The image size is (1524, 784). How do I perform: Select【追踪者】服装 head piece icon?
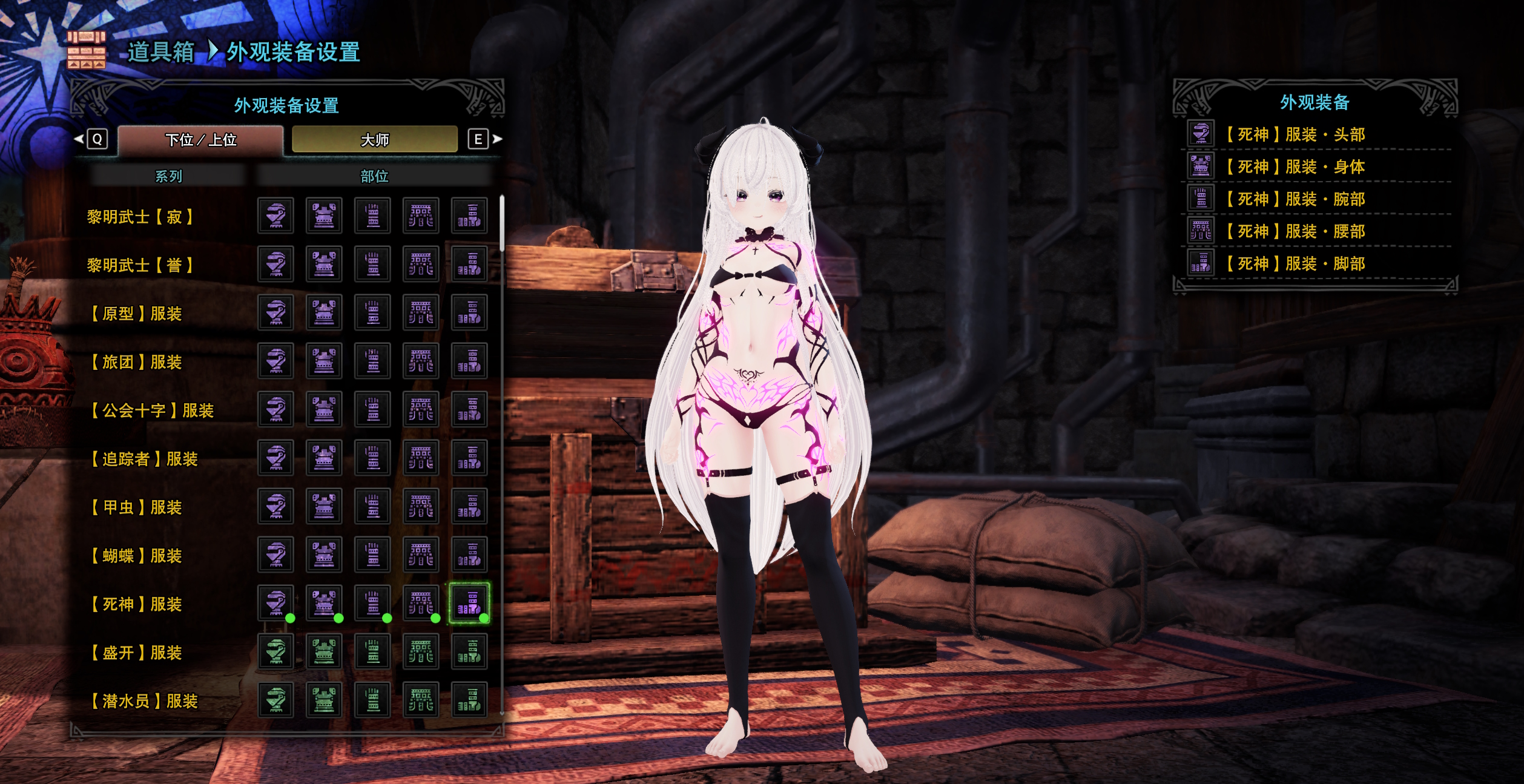[275, 458]
